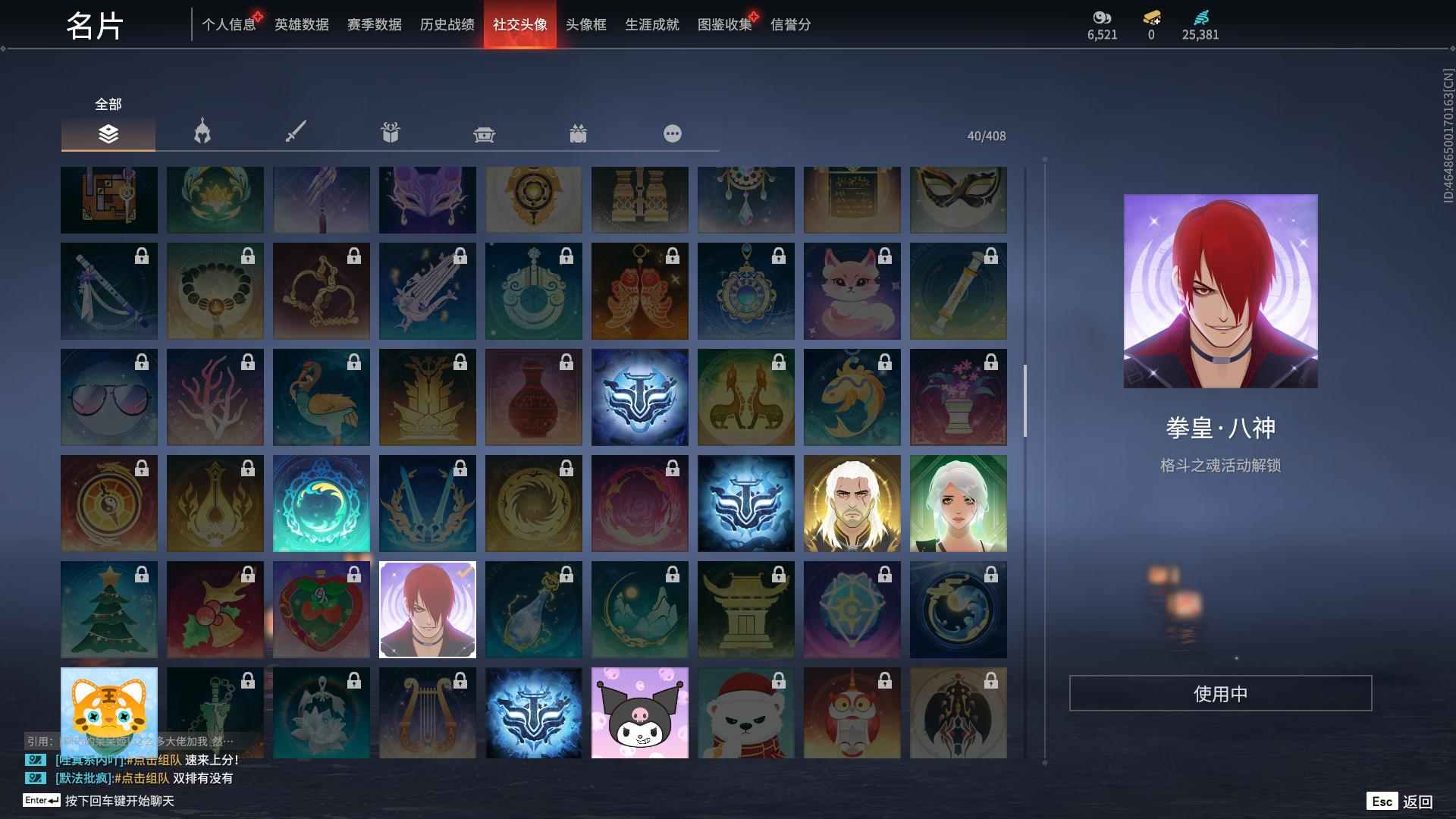
Task: Select the currently equipped 八神 avatar thumbnail
Action: 427,609
